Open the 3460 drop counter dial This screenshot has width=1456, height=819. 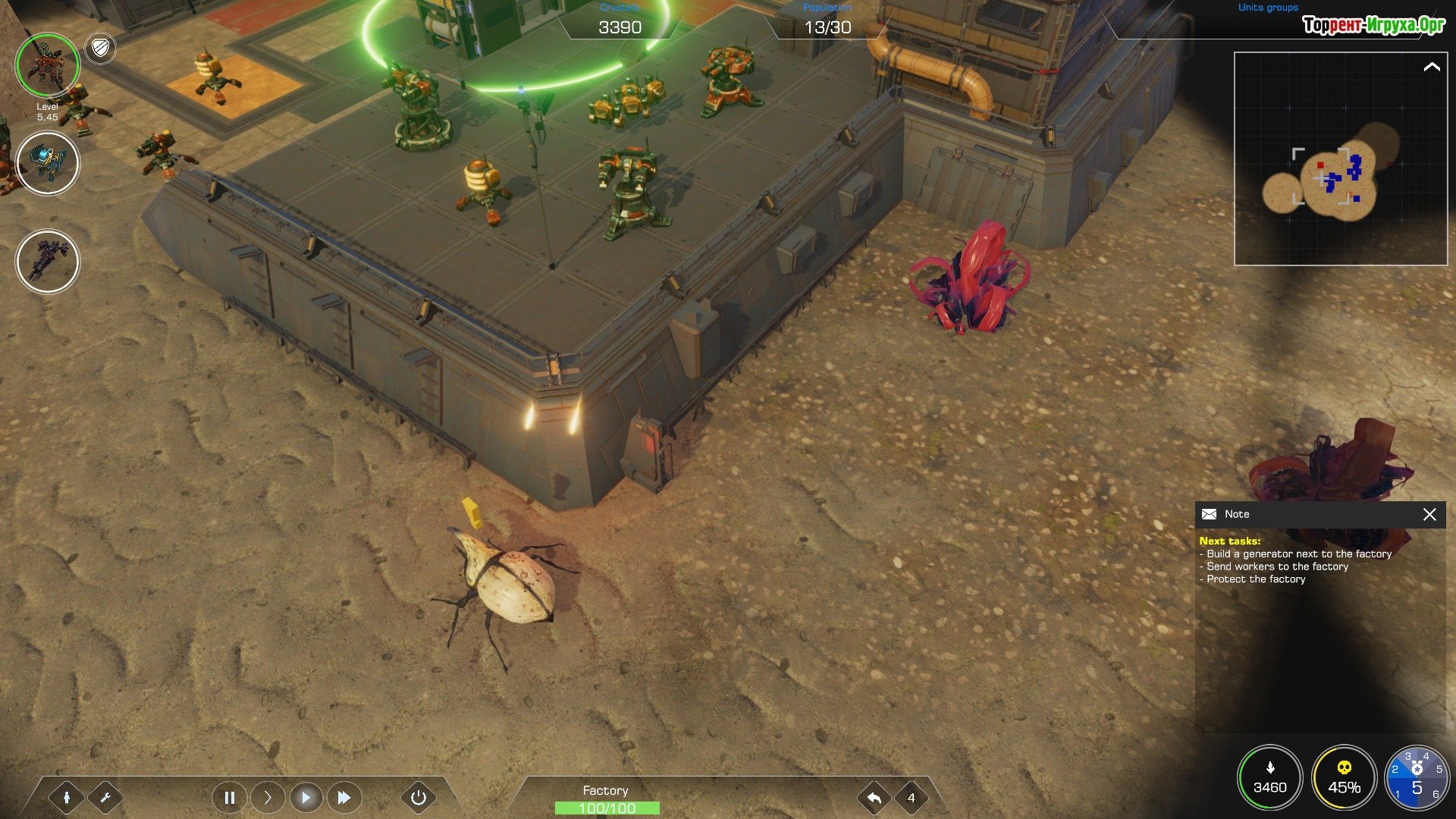click(1269, 778)
